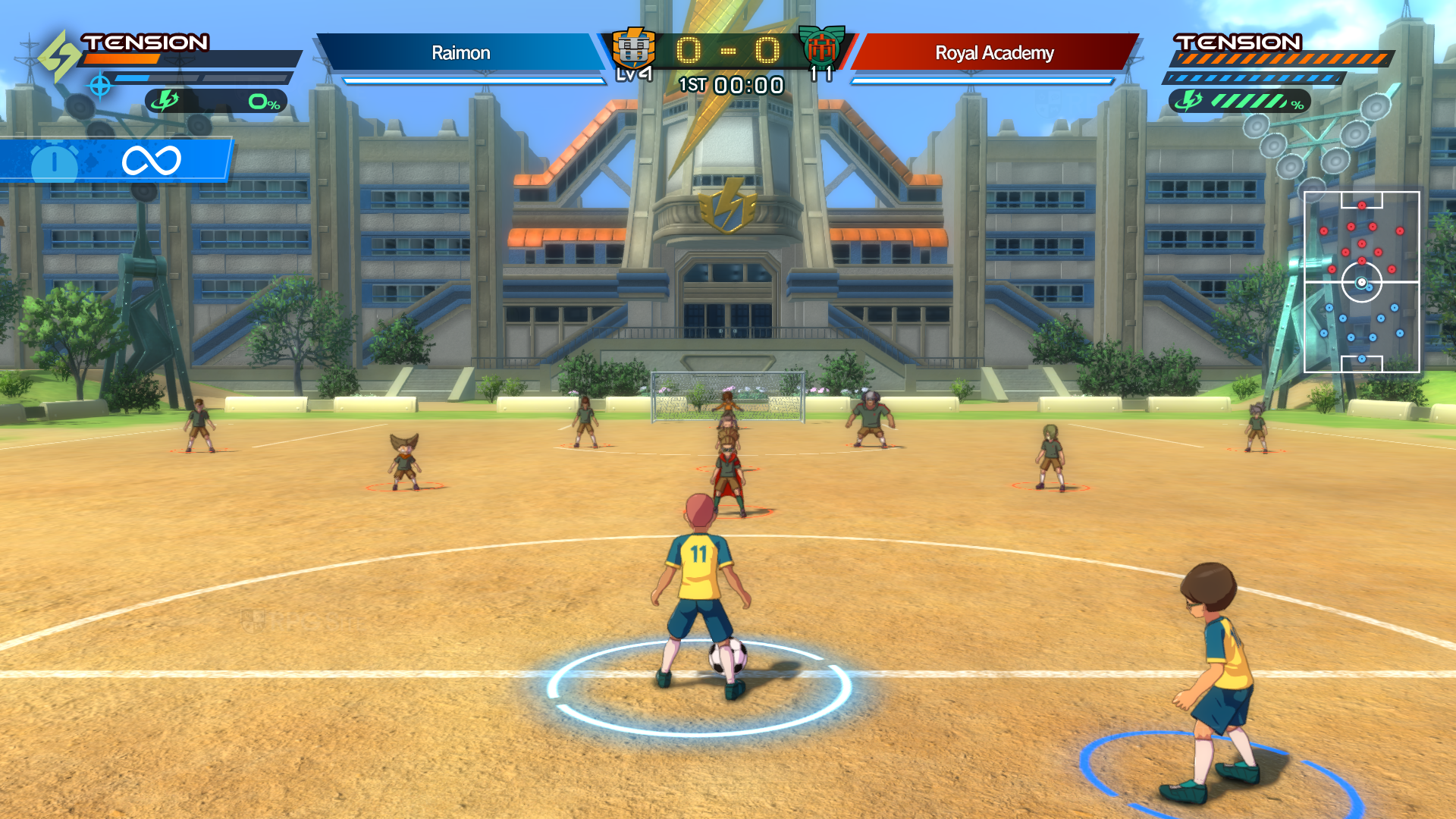Click the stopwatch infinity timer panel
1456x819 pixels.
point(115,160)
